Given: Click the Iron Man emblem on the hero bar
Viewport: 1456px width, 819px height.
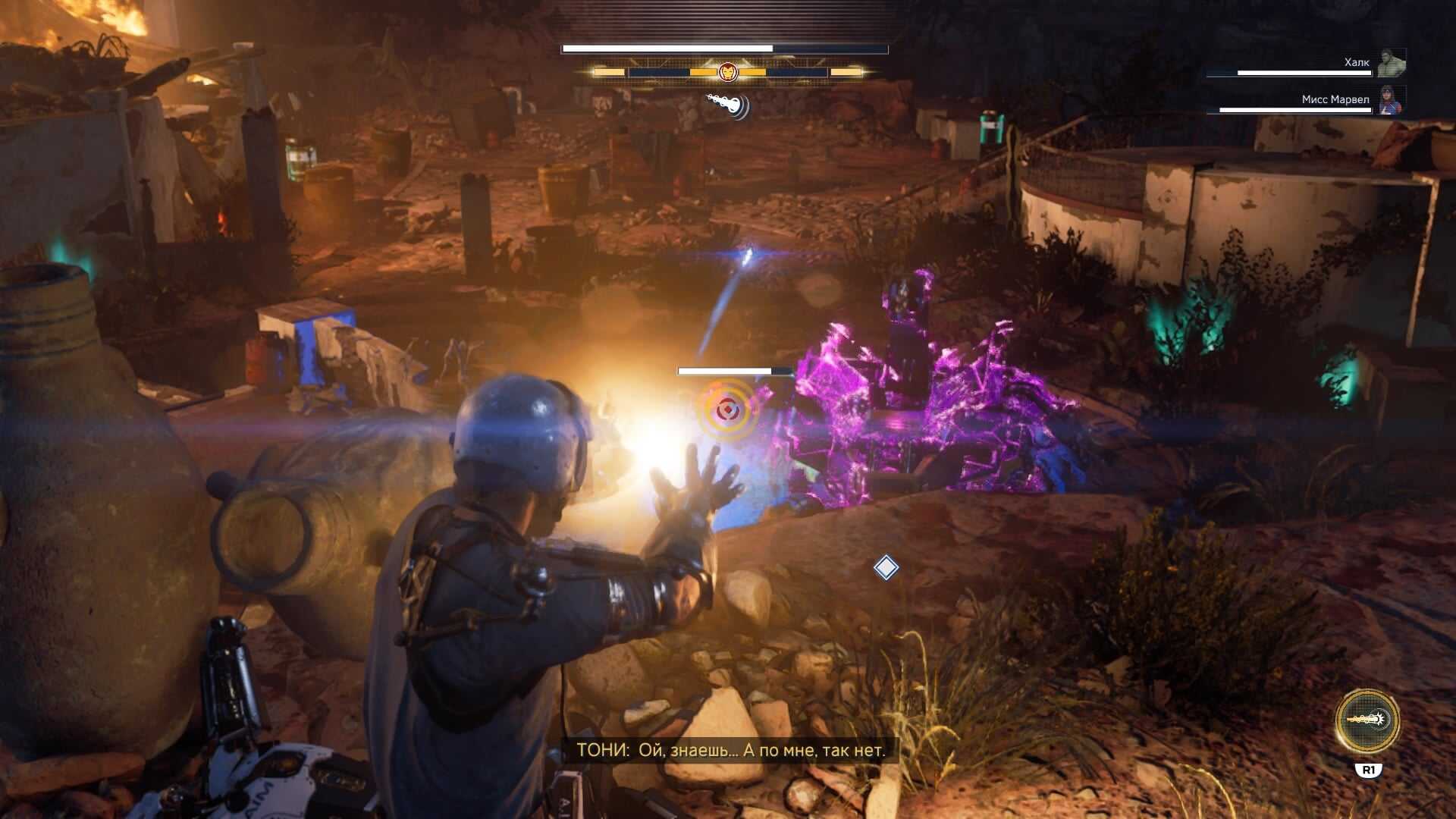Looking at the screenshot, I should point(727,72).
